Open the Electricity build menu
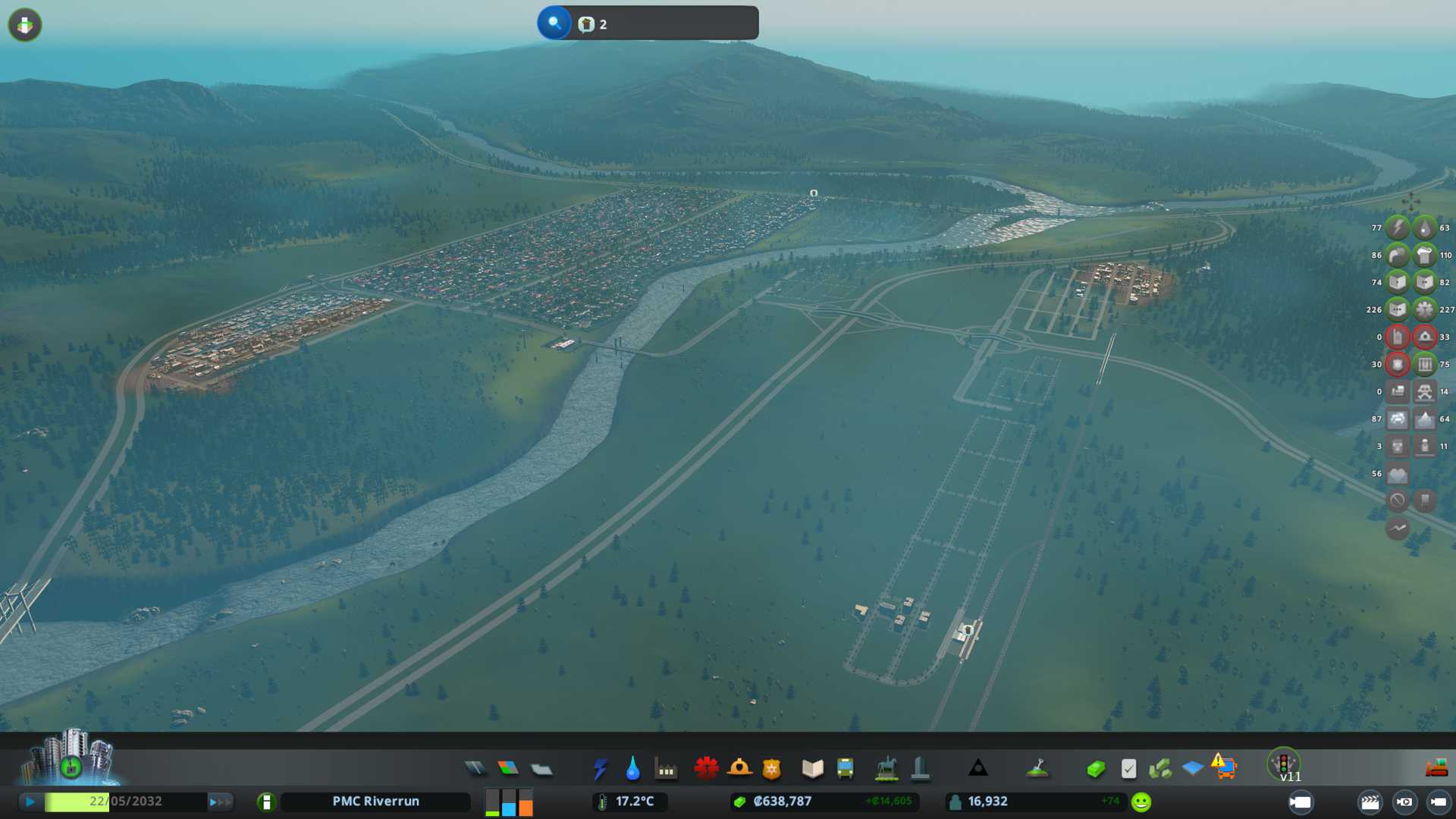 600,769
